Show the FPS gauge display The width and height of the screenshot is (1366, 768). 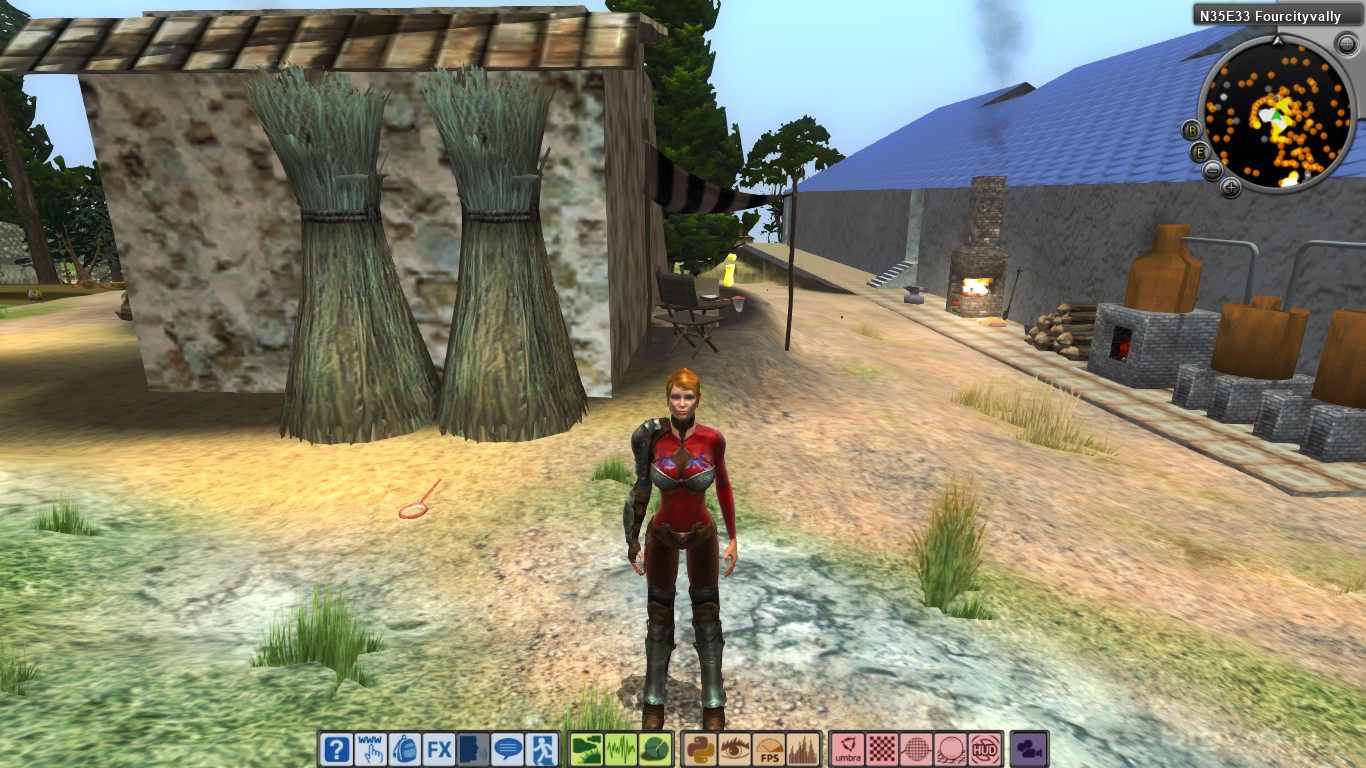click(769, 749)
